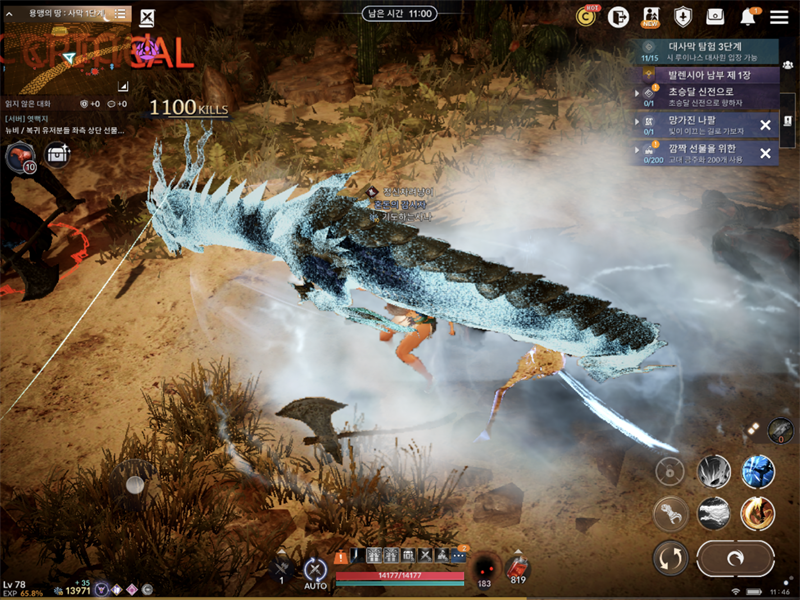Activate the blue ice skill
The height and width of the screenshot is (600, 800).
pyautogui.click(x=758, y=471)
